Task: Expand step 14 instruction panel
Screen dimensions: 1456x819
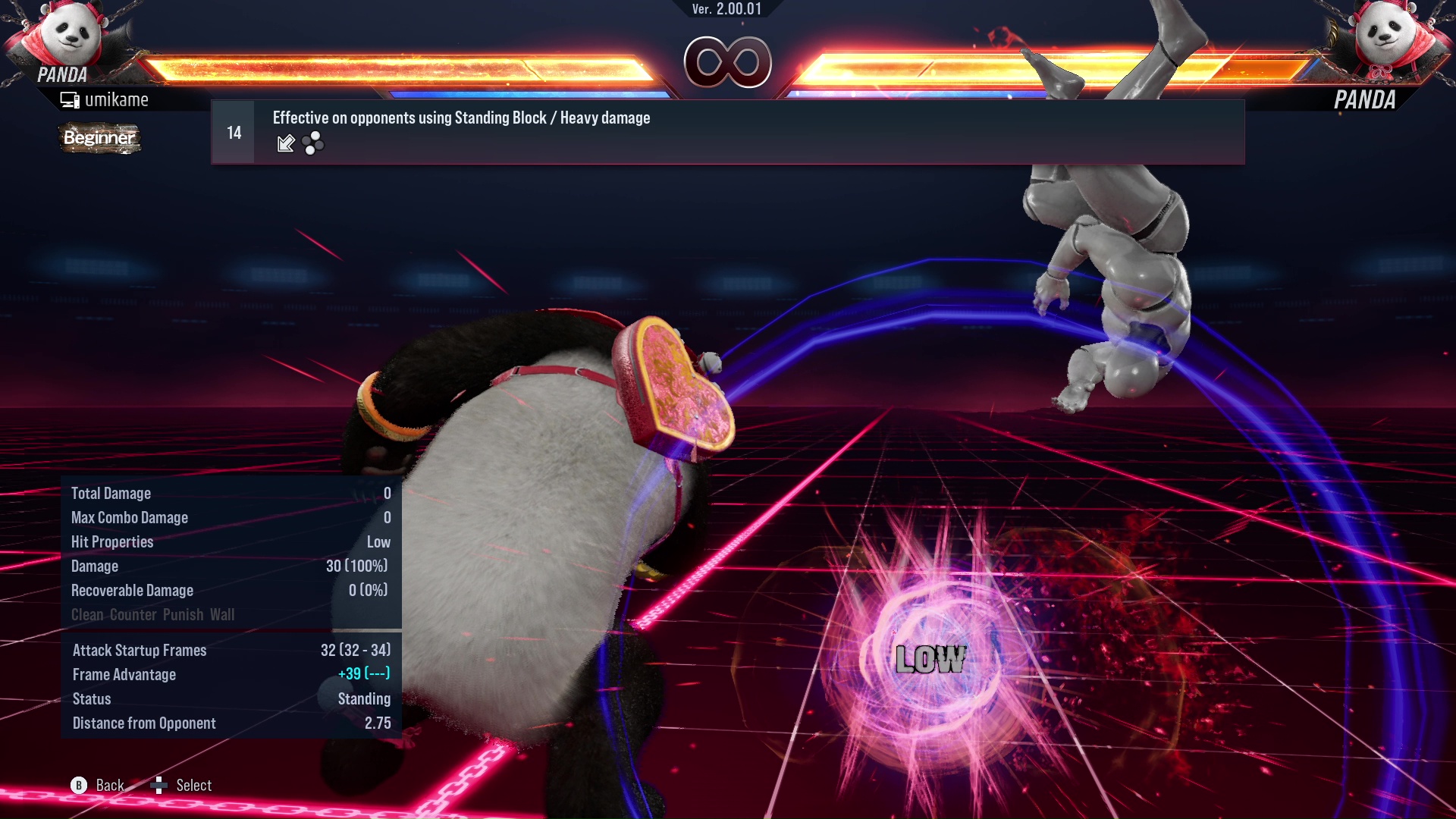Action: coord(234,131)
